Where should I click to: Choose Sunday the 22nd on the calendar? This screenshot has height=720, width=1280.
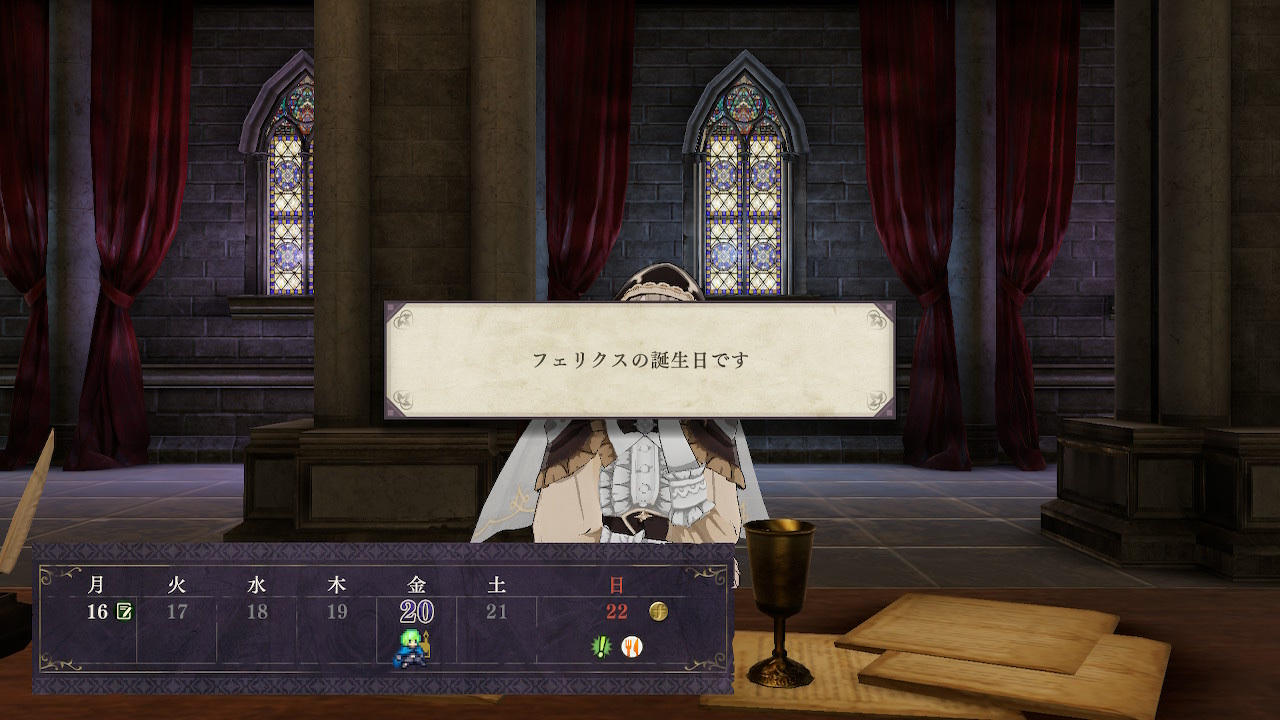(x=616, y=611)
